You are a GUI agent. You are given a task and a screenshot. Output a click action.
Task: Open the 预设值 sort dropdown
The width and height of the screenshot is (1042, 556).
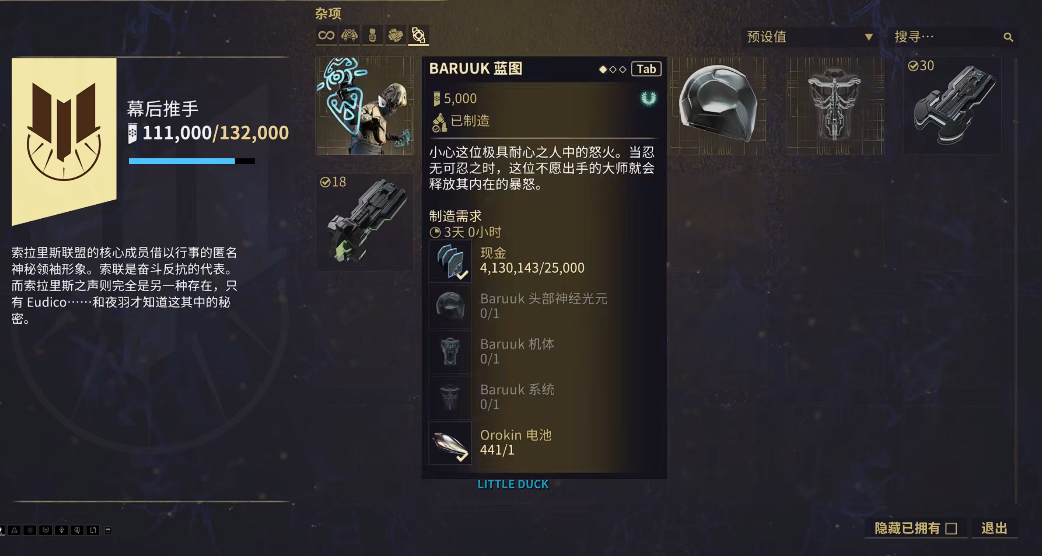click(x=810, y=37)
